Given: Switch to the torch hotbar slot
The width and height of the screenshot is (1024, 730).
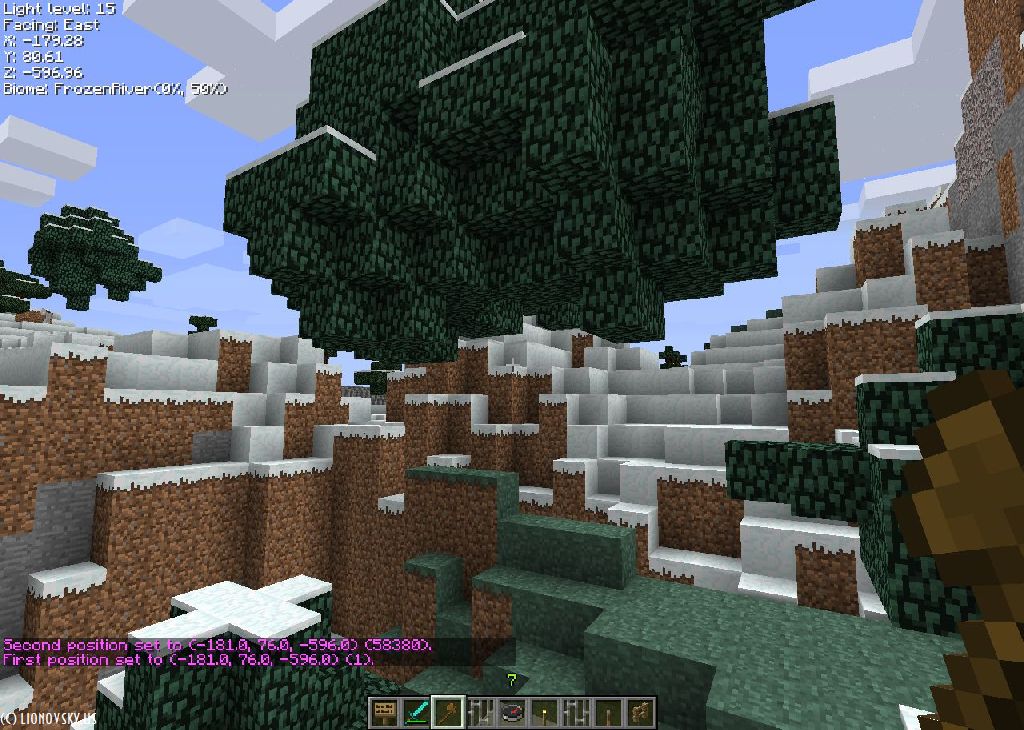Looking at the screenshot, I should point(545,713).
